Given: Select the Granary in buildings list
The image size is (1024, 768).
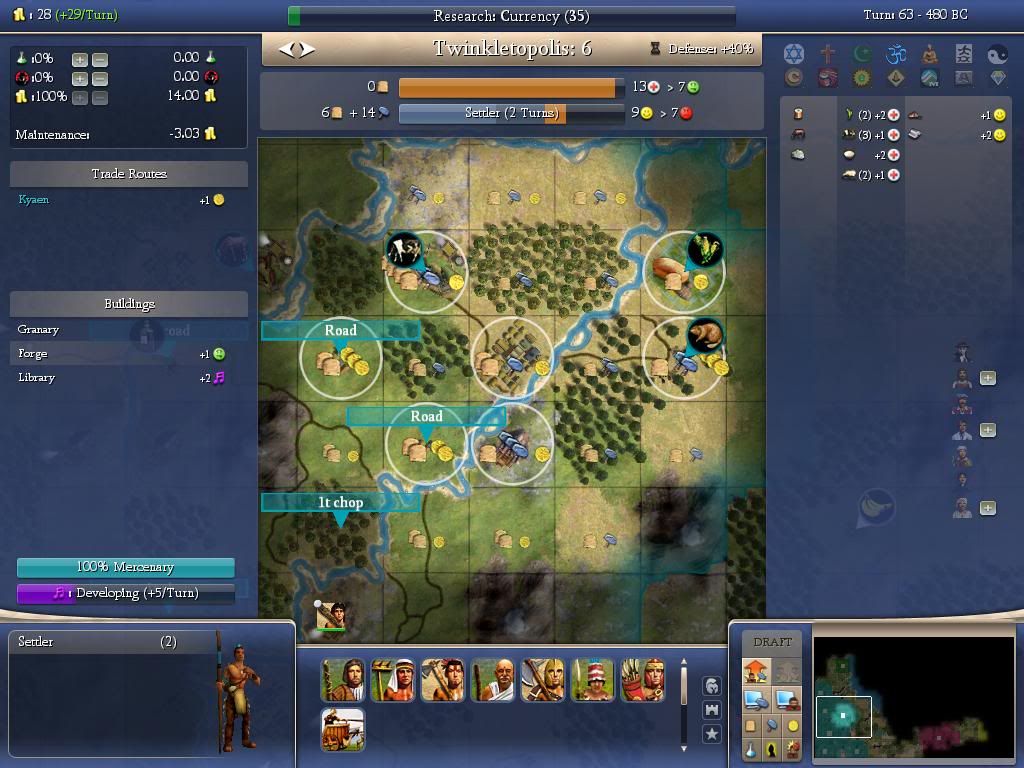Looking at the screenshot, I should pyautogui.click(x=39, y=329).
